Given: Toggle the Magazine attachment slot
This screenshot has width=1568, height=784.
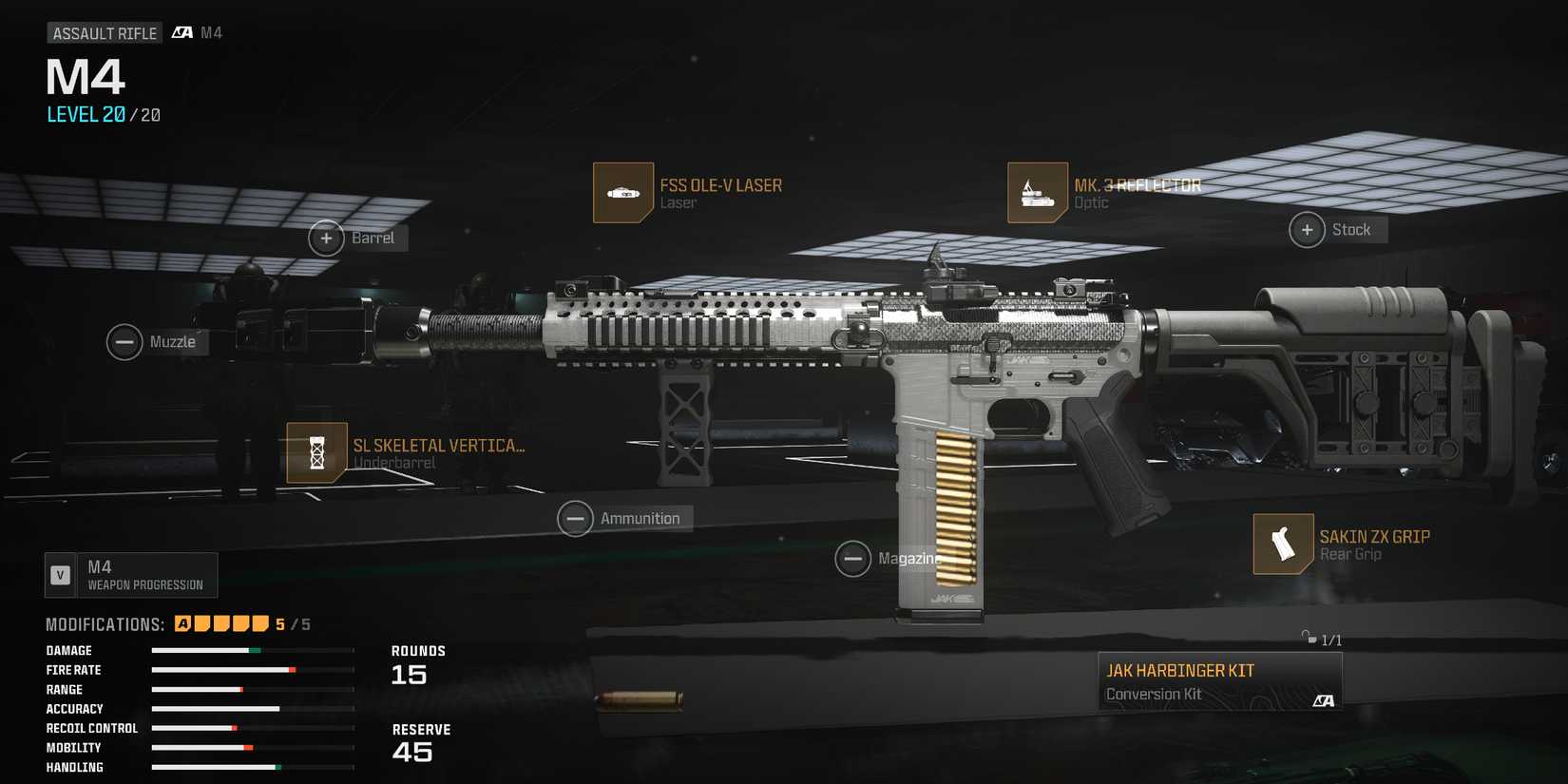Looking at the screenshot, I should 852,558.
